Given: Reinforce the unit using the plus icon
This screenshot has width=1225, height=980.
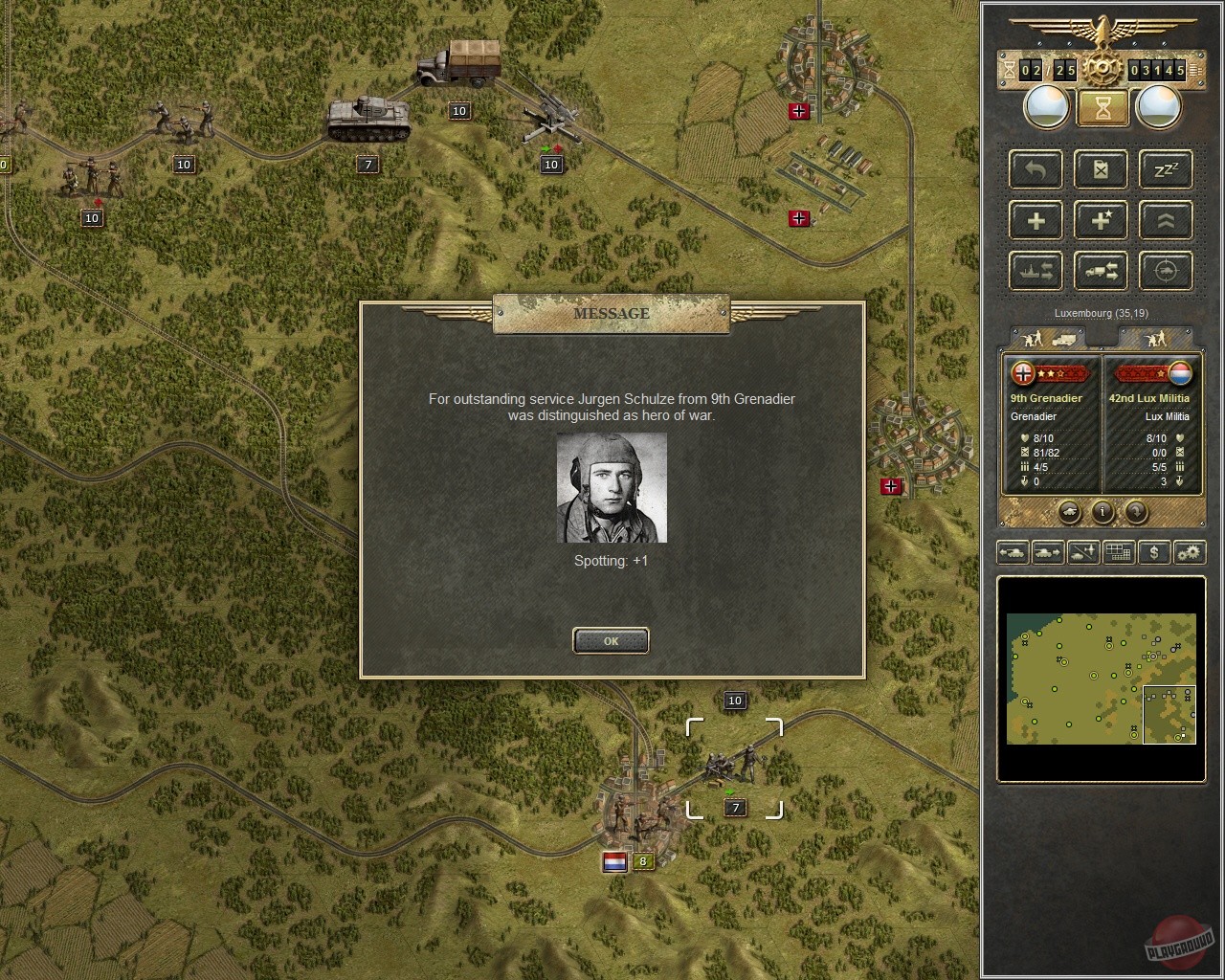Looking at the screenshot, I should [x=1035, y=220].
